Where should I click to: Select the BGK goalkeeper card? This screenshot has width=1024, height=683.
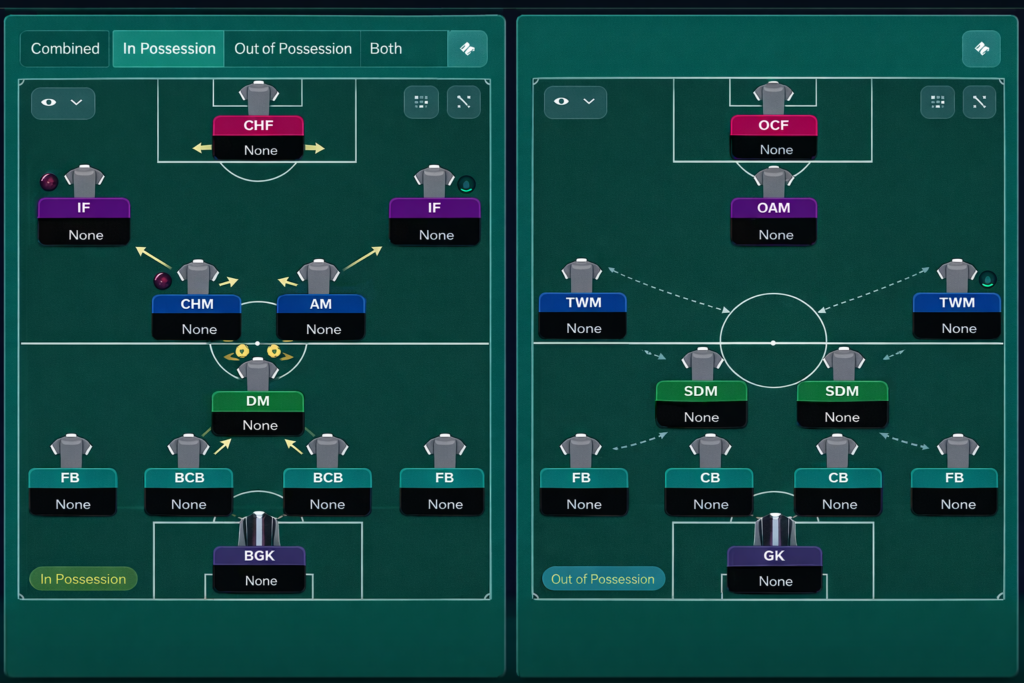click(x=258, y=568)
